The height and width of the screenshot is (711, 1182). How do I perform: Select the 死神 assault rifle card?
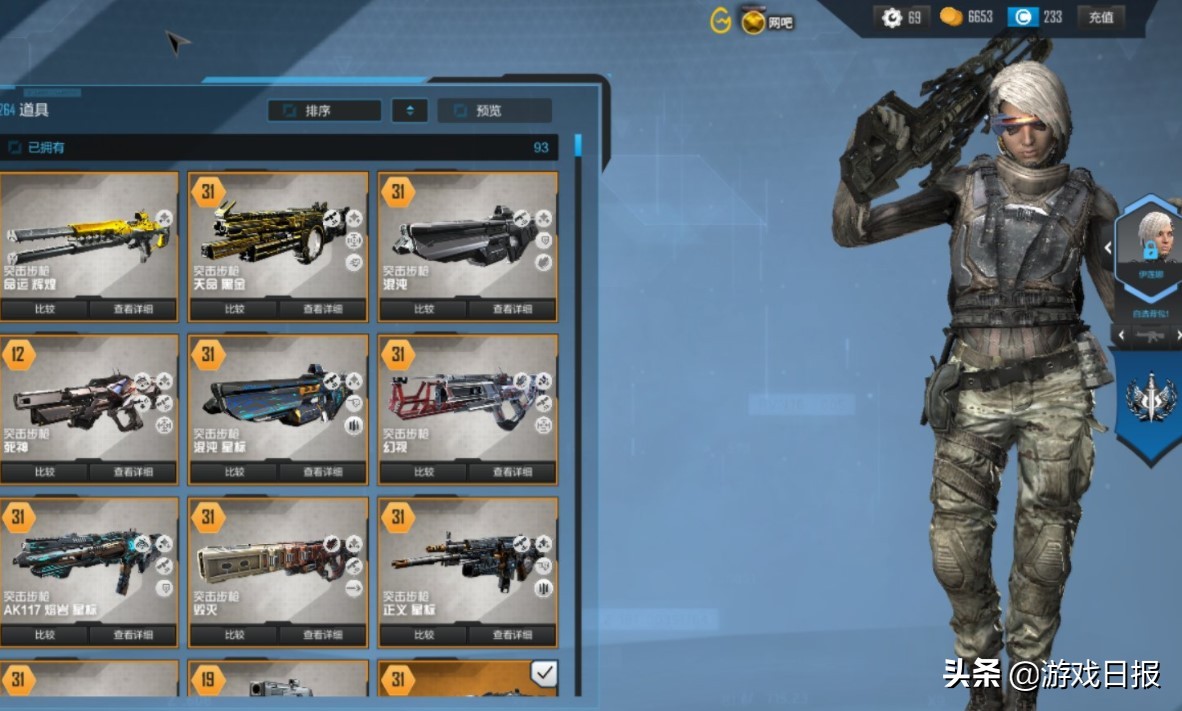pyautogui.click(x=88, y=398)
